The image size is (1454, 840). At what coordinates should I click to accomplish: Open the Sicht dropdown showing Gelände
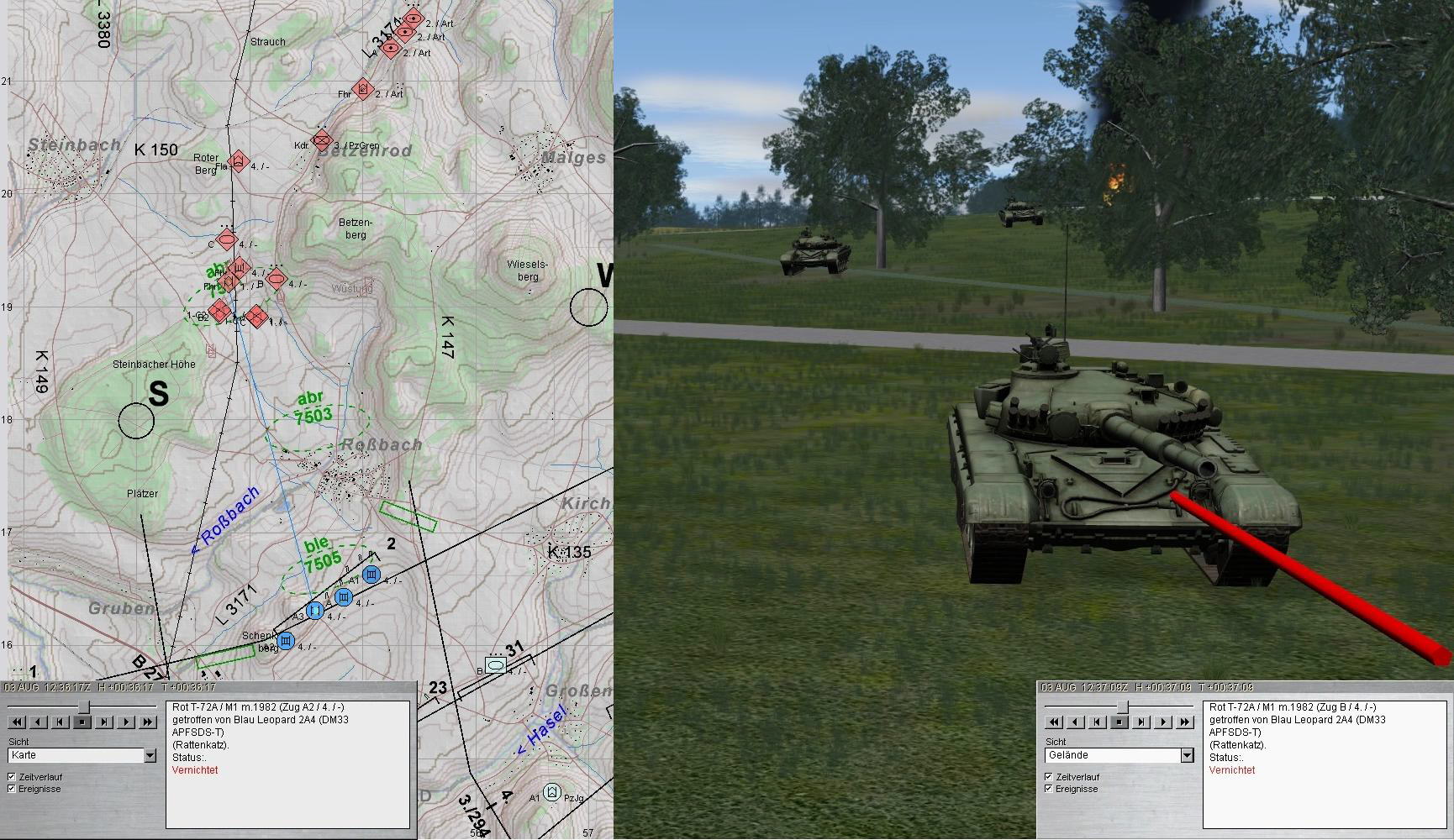point(1187,756)
